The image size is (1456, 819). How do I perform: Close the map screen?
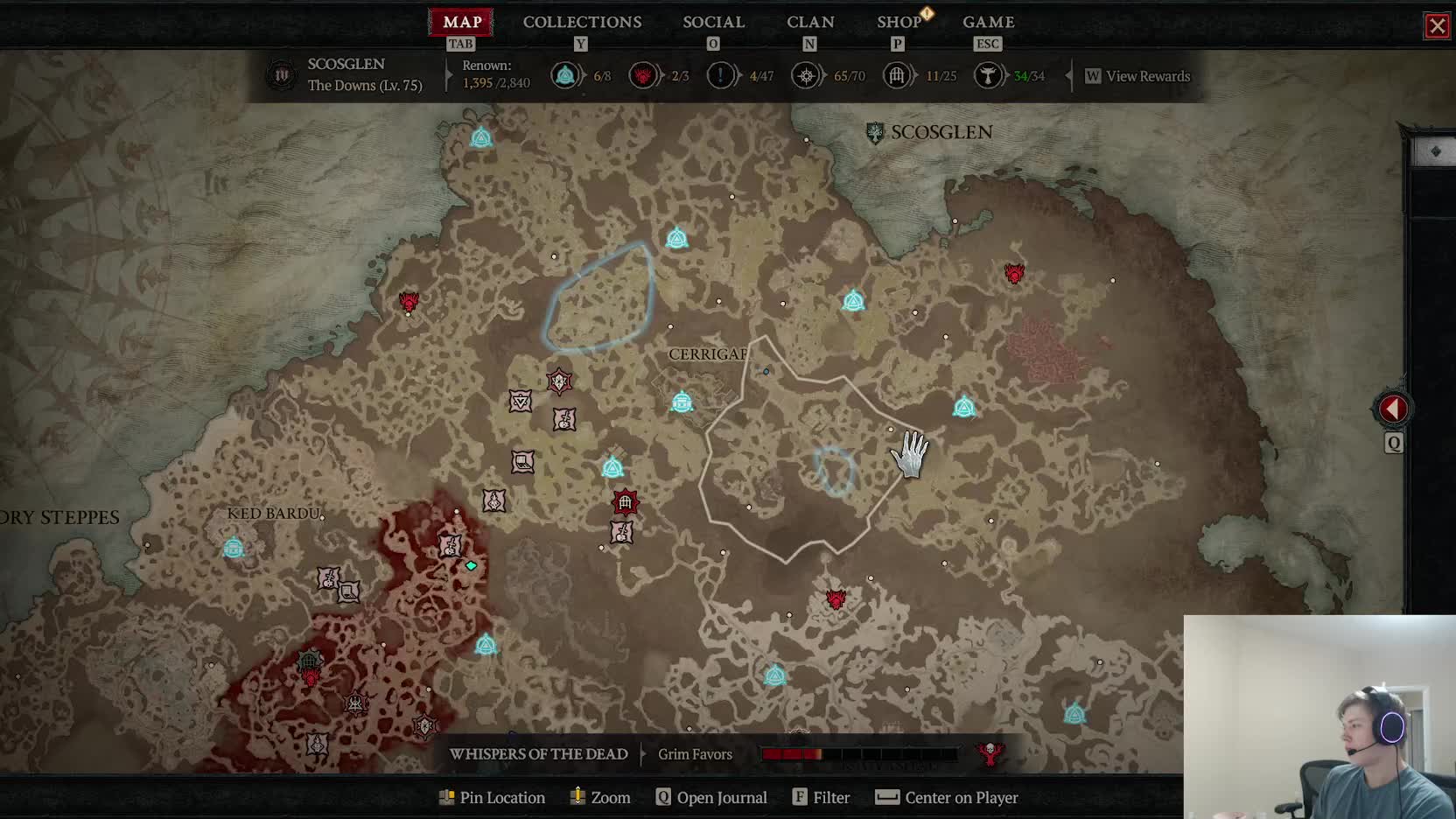pyautogui.click(x=1437, y=26)
